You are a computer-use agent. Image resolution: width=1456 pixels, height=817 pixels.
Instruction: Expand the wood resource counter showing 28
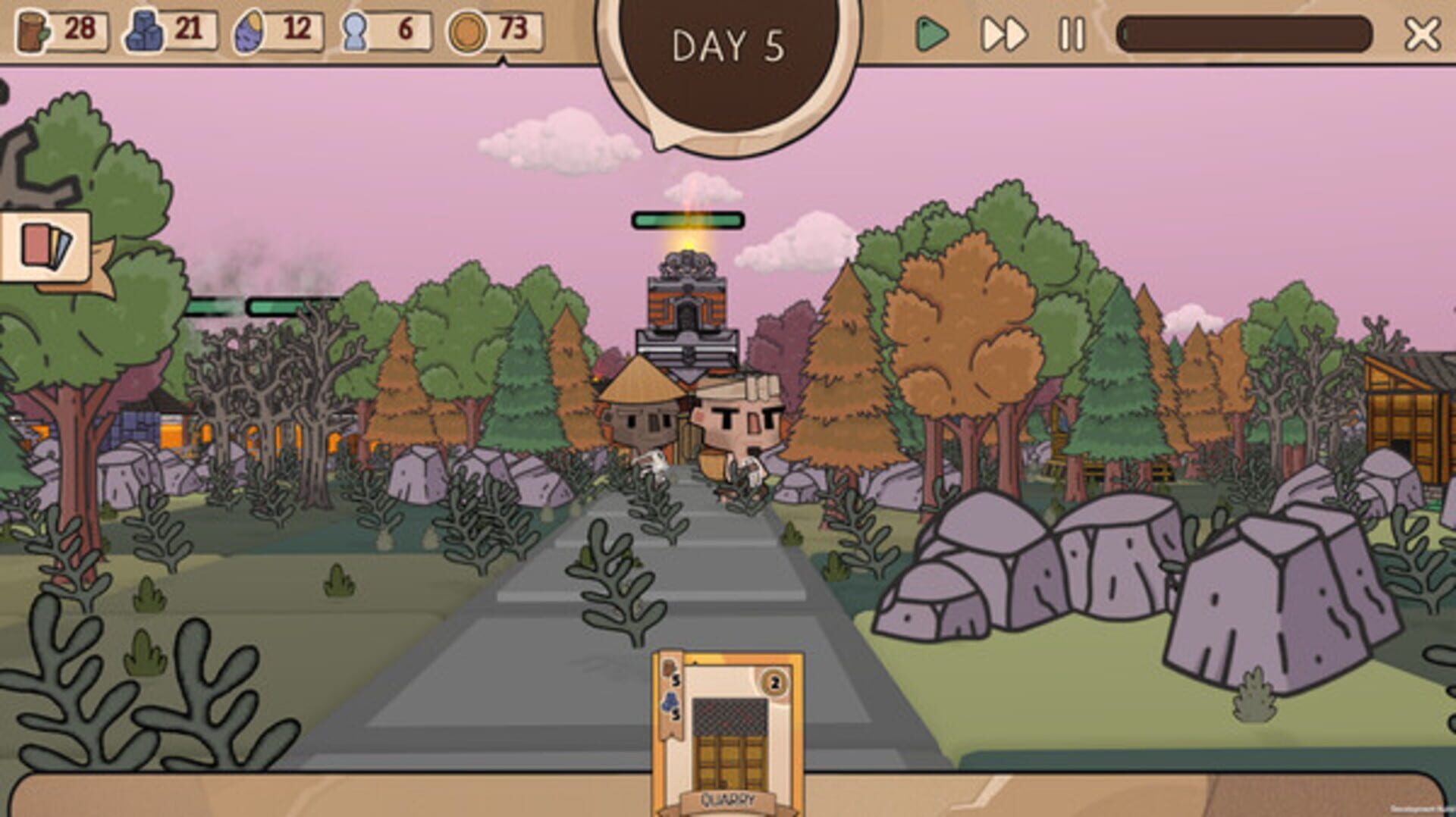80,31
